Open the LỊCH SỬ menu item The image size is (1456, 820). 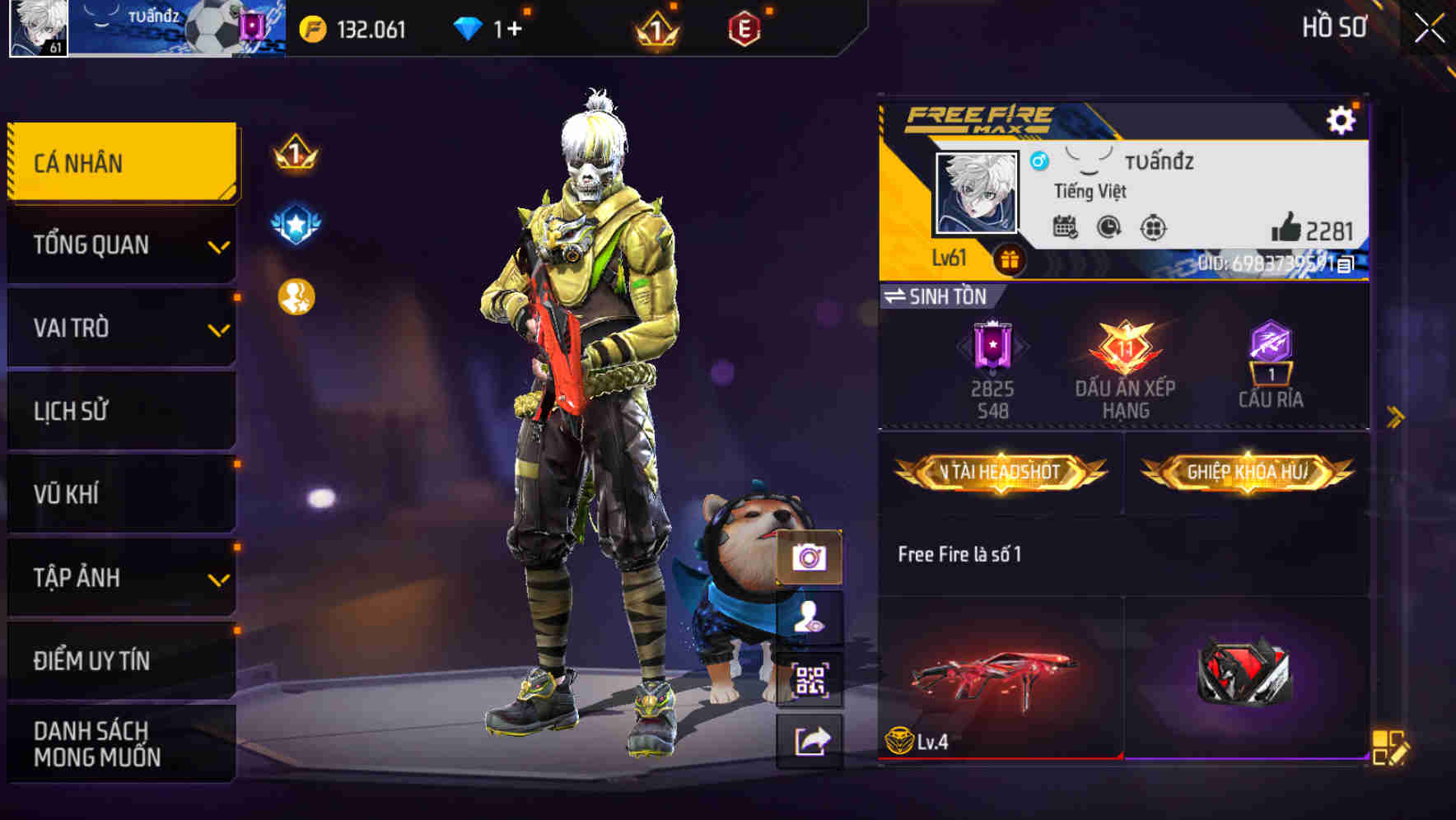point(119,411)
